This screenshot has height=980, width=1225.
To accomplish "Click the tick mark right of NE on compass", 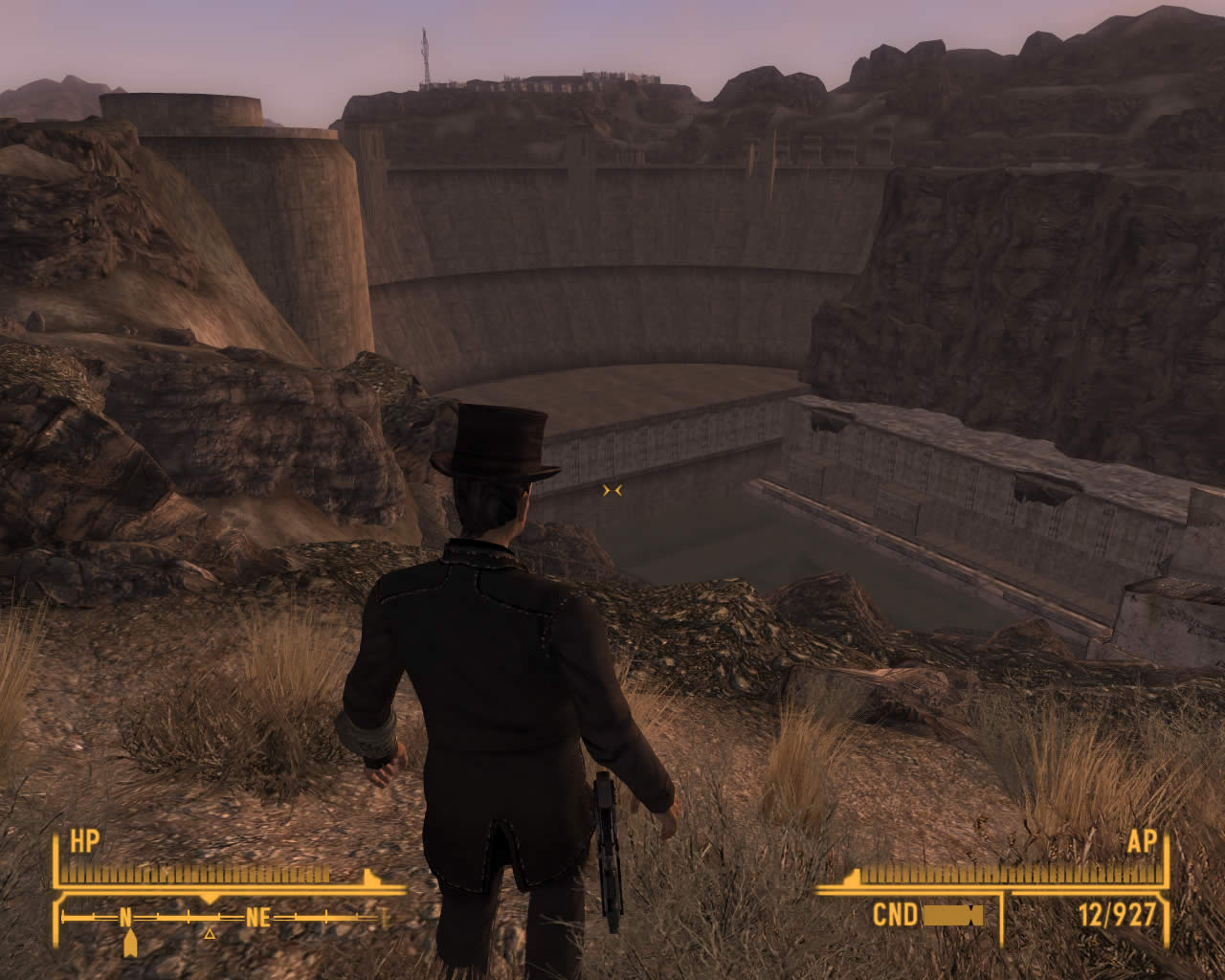I will (x=325, y=917).
